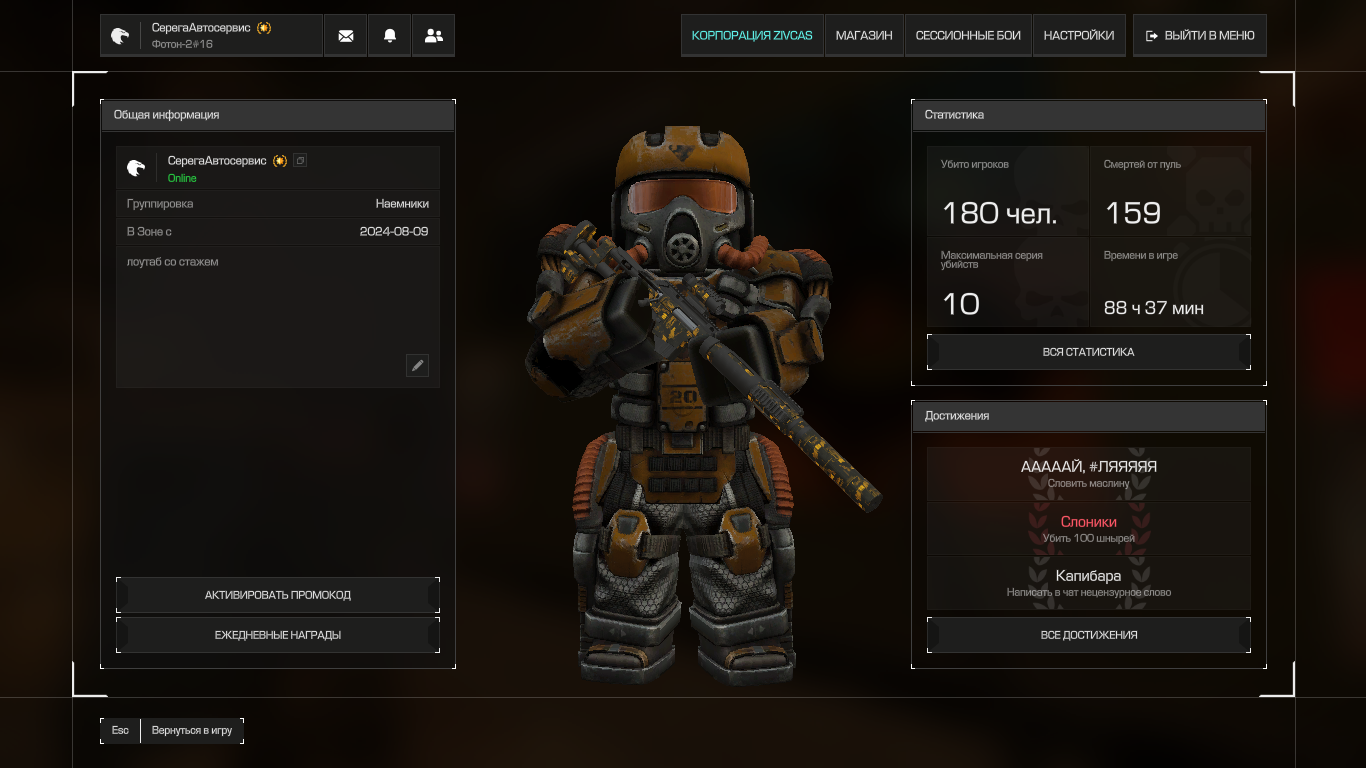The image size is (1366, 768).
Task: Show notifications via bell icon
Action: 390,36
